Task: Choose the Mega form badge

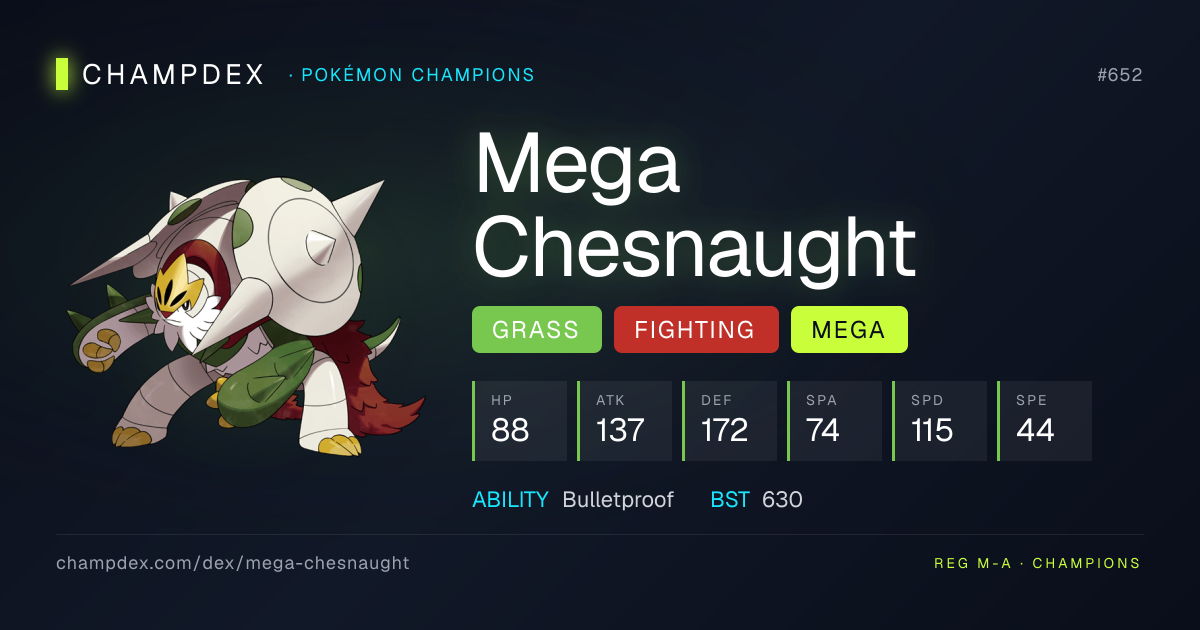Action: pyautogui.click(x=849, y=330)
